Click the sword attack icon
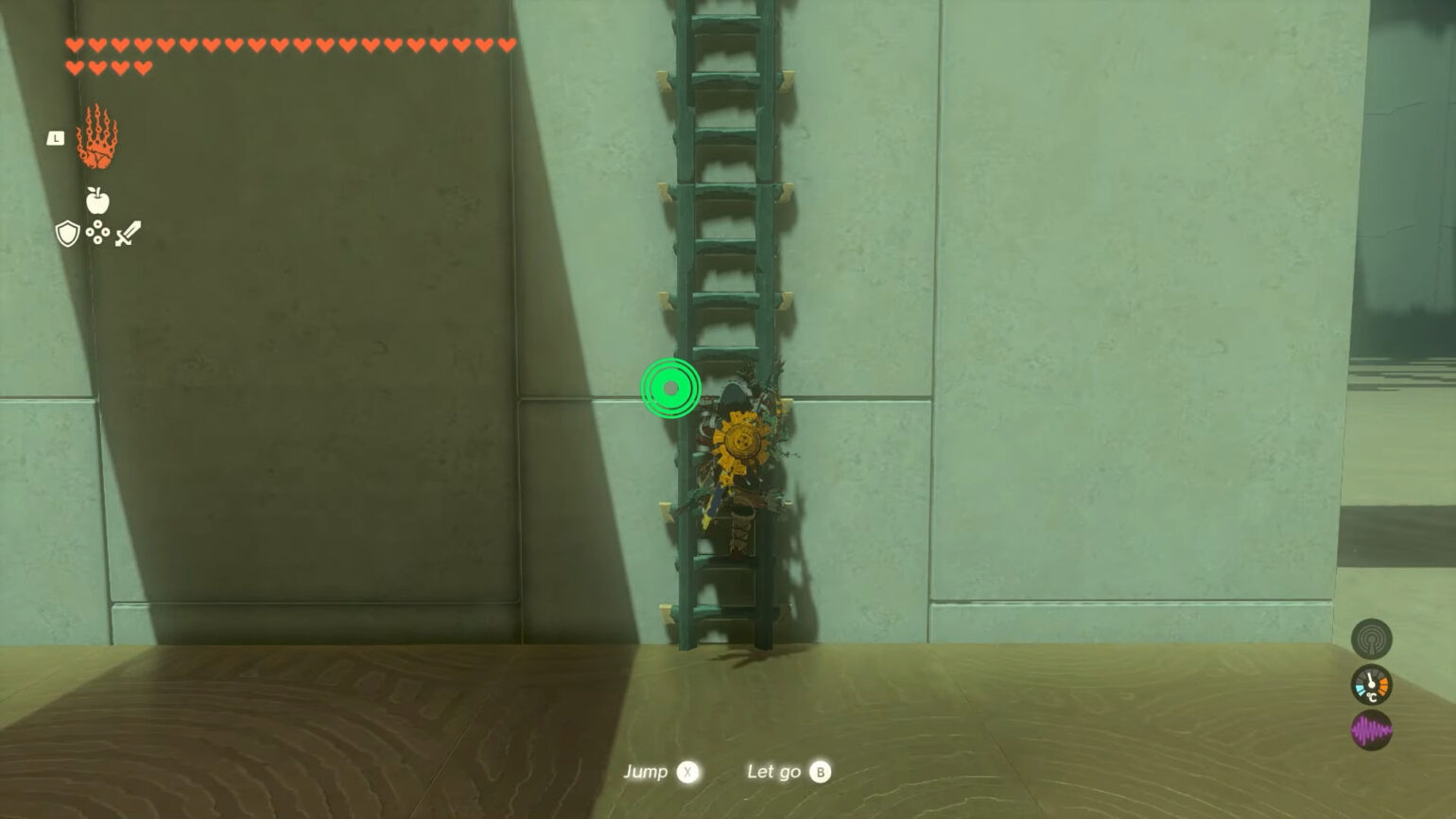 tap(128, 232)
